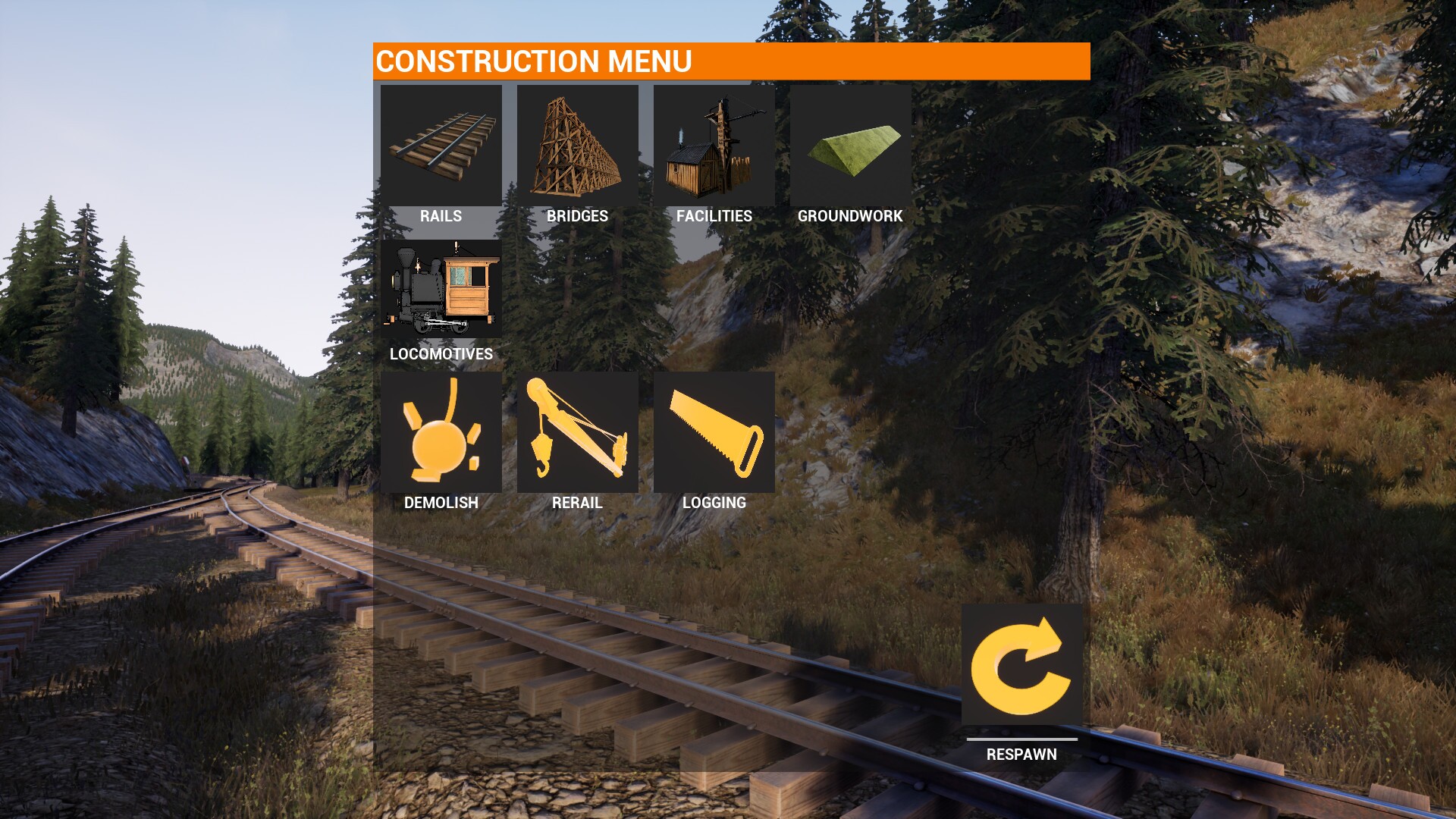The width and height of the screenshot is (1456, 819).
Task: Click the DEMOLISH label under the lantern
Action: (441, 502)
